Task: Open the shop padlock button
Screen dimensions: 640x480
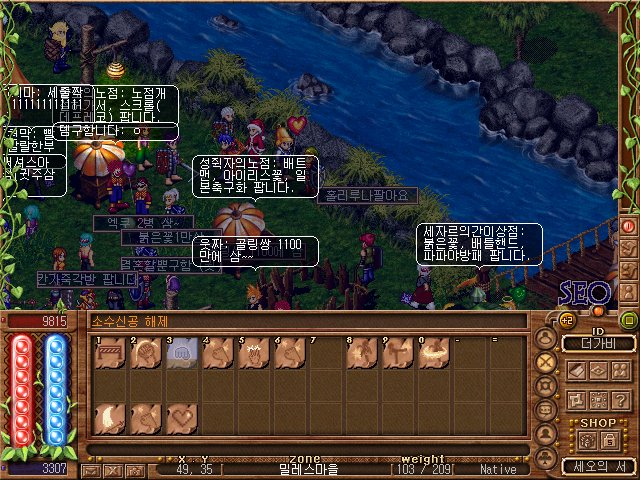Action: click(x=608, y=440)
